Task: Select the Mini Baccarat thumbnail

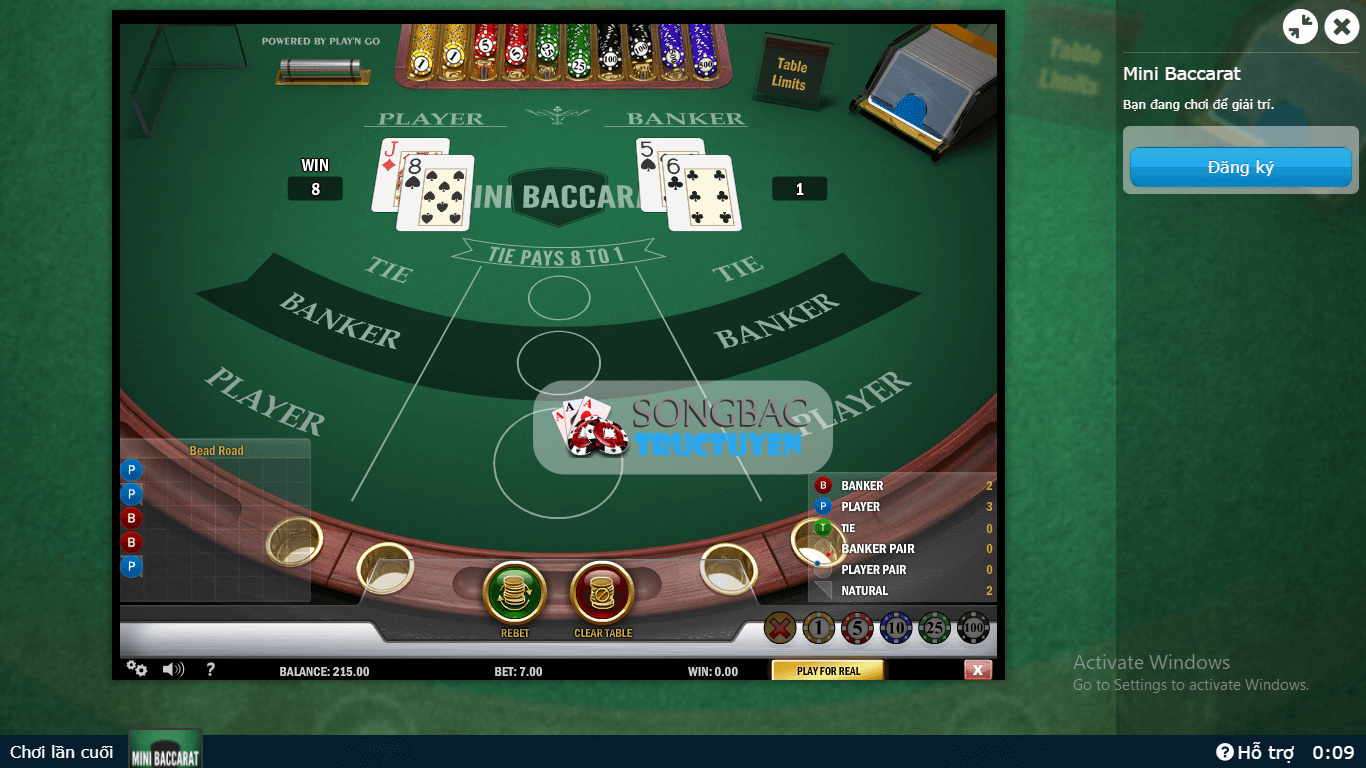Action: (x=165, y=750)
